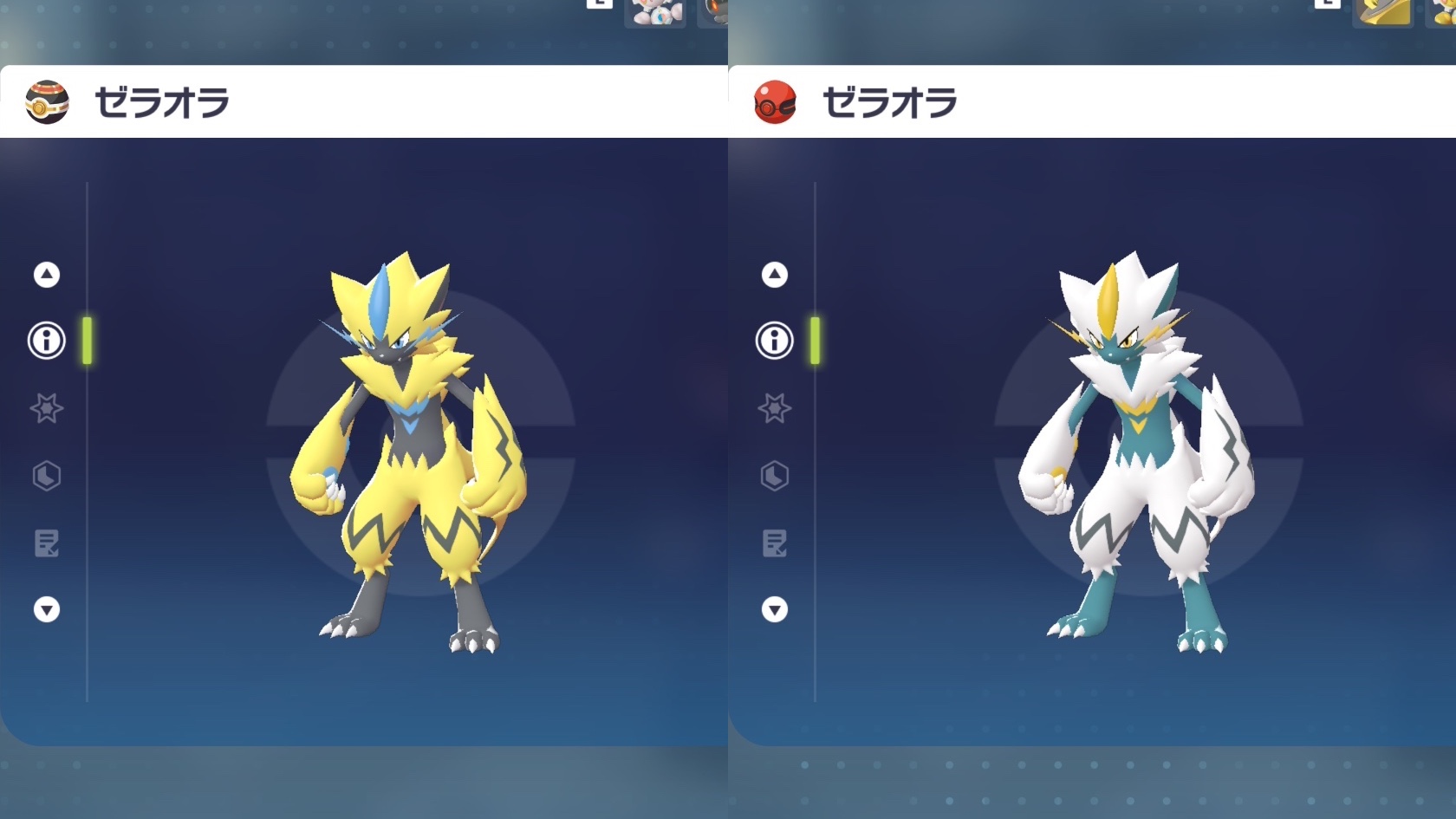
Task: Show the memo notes tab for yellow Zeraora
Action: point(47,543)
